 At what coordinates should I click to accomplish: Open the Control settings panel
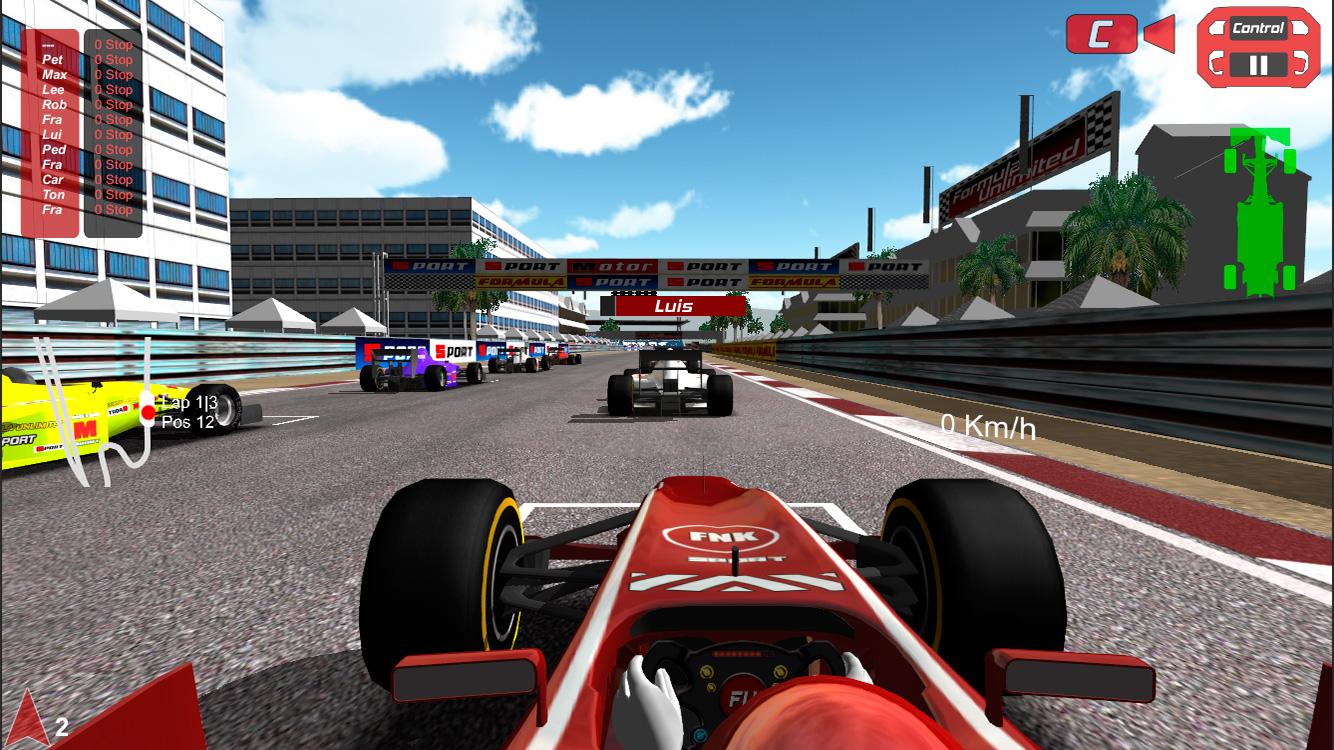click(1258, 46)
